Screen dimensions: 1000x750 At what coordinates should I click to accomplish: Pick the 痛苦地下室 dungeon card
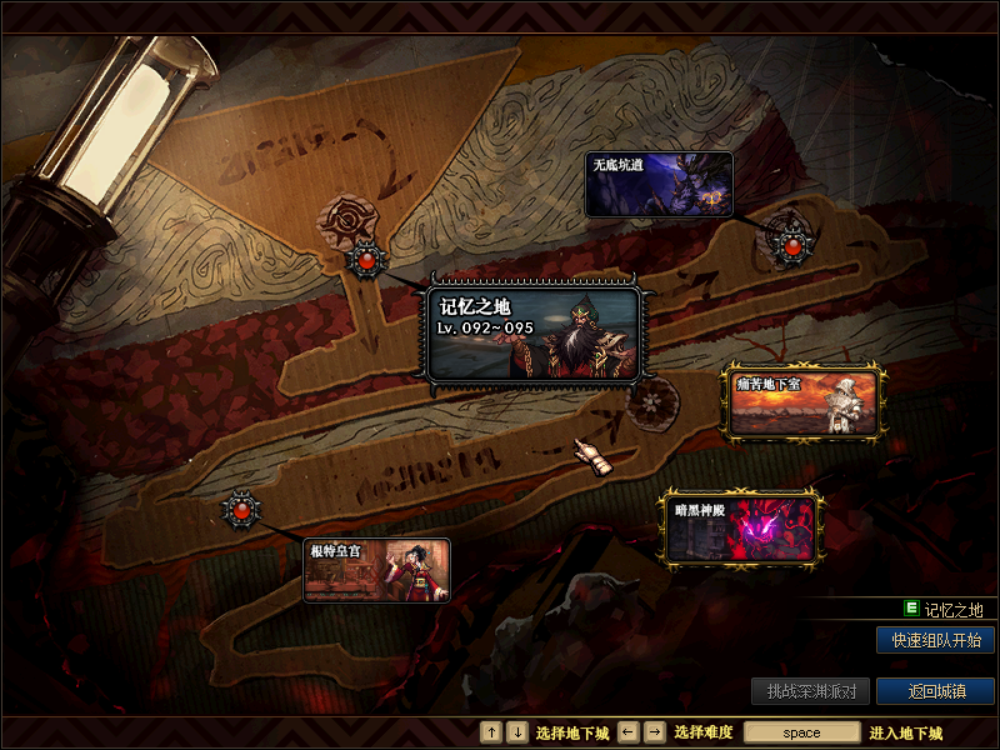coord(804,403)
